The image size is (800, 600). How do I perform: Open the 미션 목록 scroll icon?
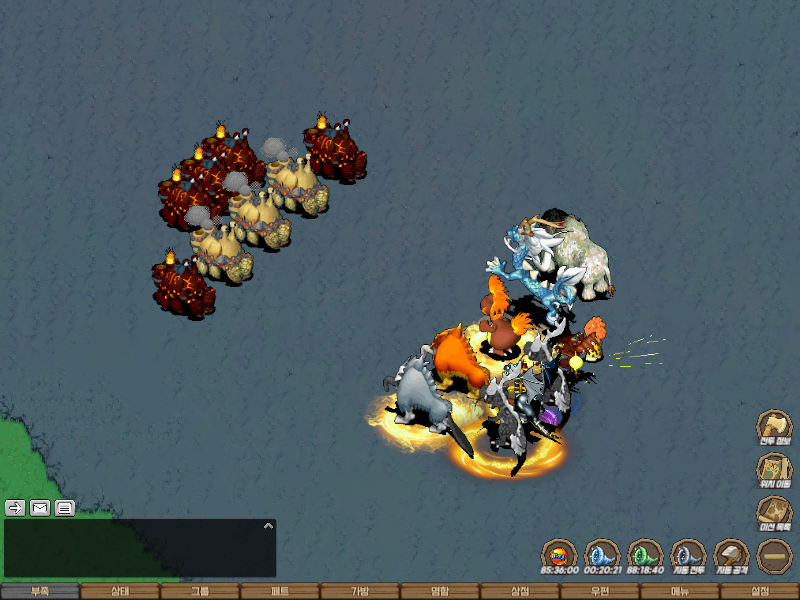773,512
